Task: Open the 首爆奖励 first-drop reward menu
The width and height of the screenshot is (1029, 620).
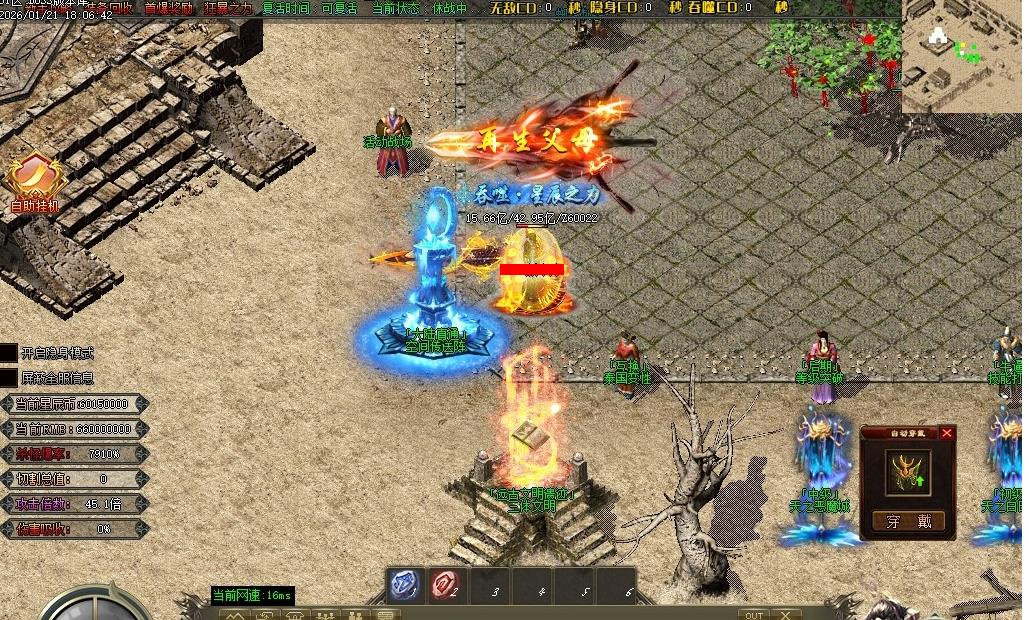Action: click(169, 8)
